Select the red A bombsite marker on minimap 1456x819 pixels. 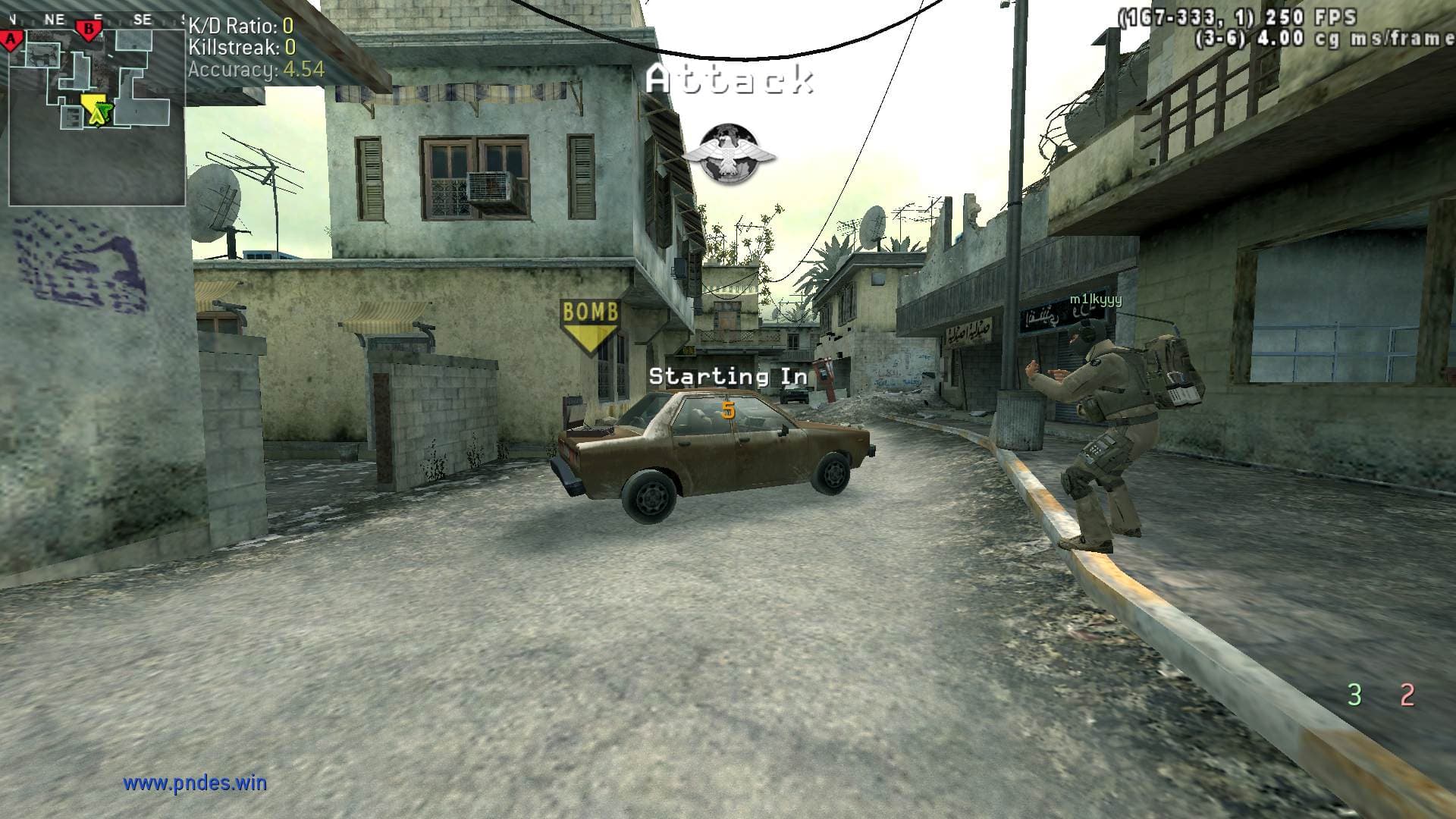[11, 39]
